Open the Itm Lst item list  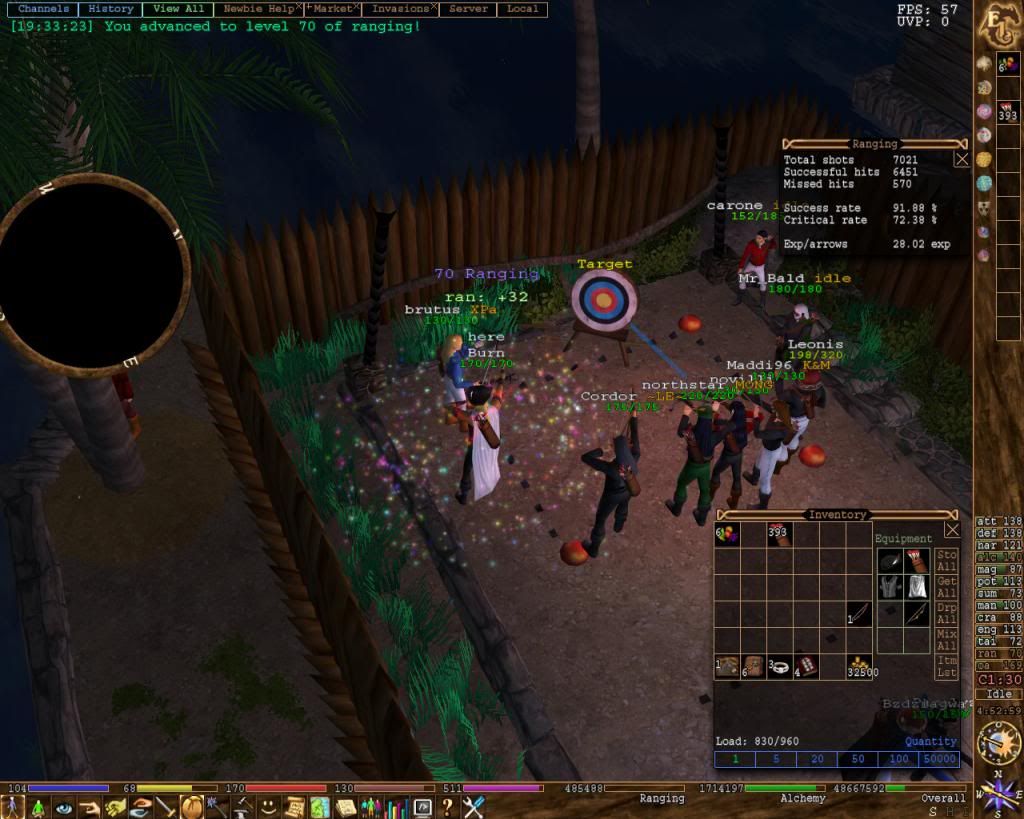click(946, 666)
